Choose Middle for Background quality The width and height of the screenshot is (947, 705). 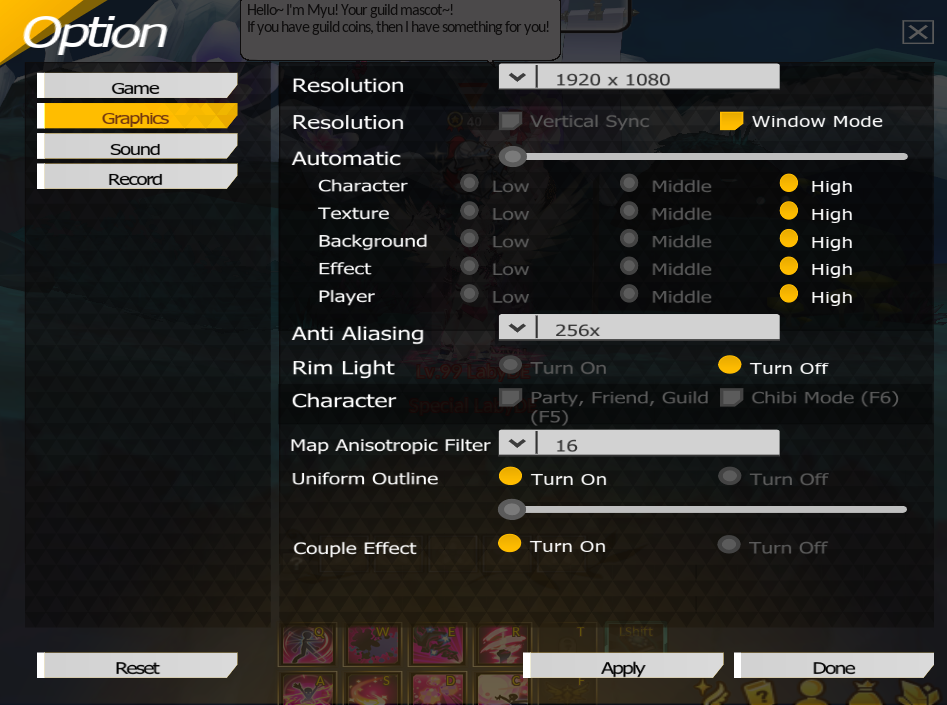(x=629, y=240)
